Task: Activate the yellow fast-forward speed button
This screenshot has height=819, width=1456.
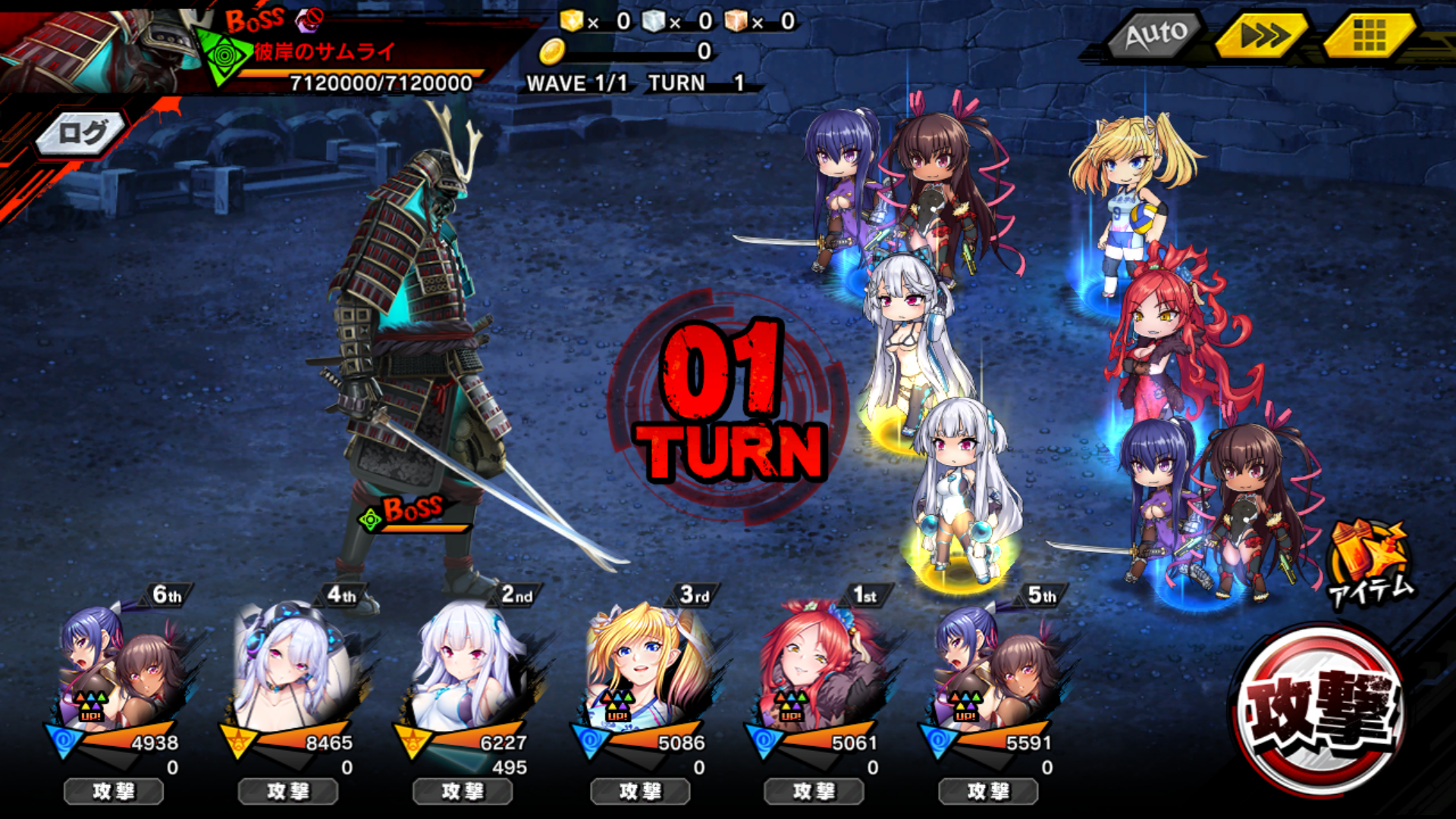Action: 1263,35
